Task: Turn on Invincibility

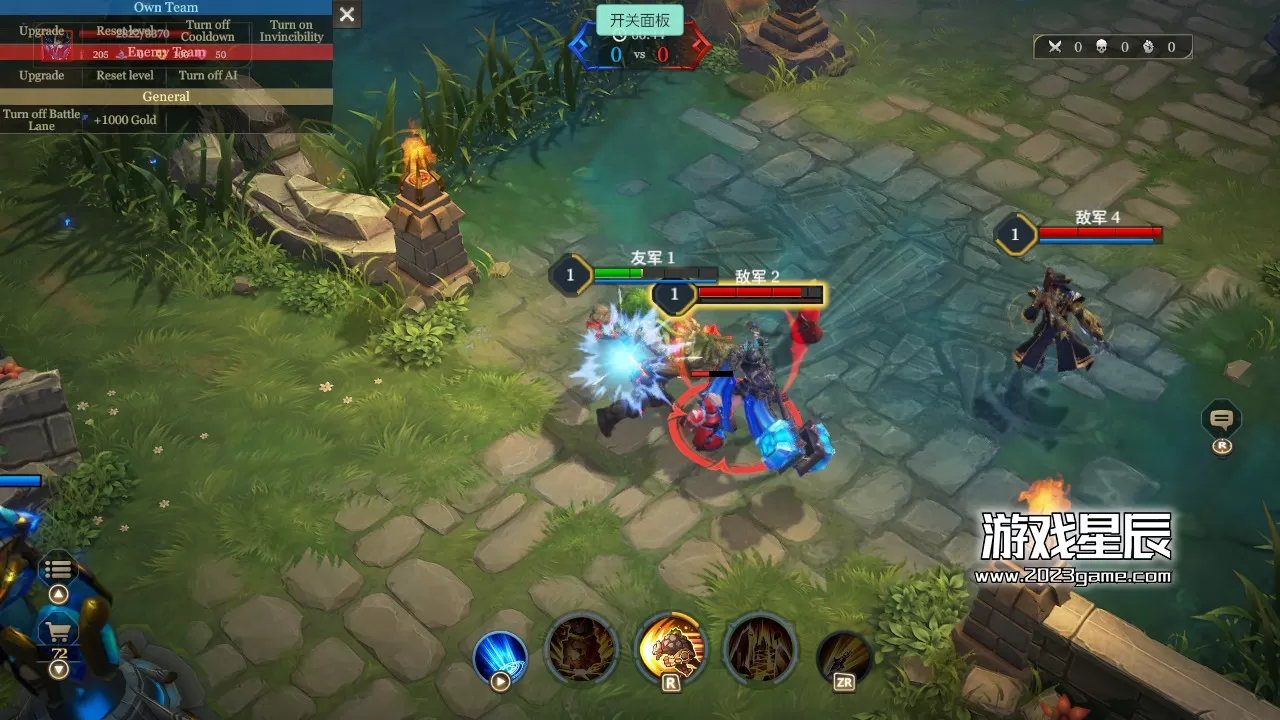Action: coord(291,31)
